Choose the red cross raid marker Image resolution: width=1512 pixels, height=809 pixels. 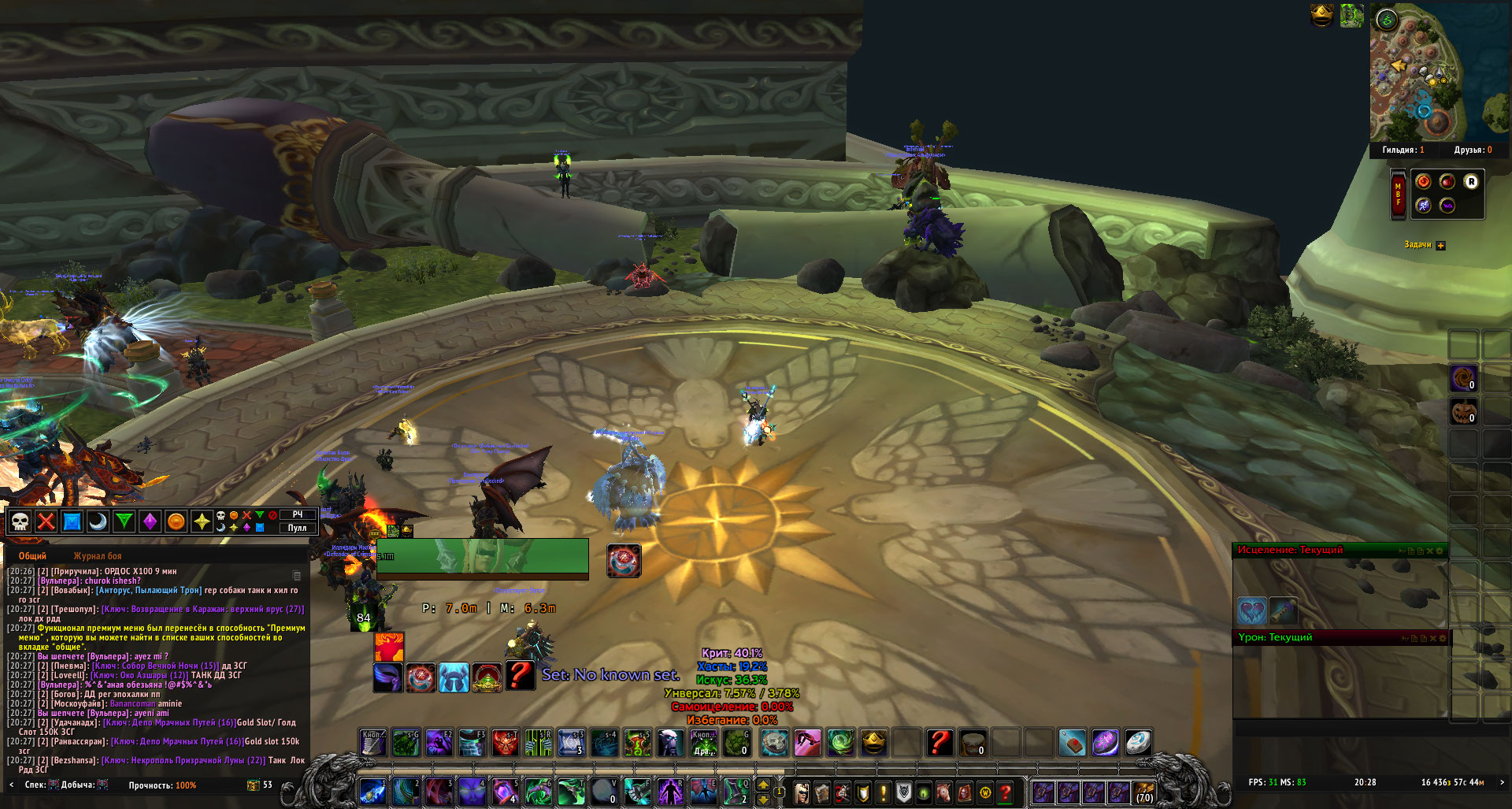[x=46, y=521]
